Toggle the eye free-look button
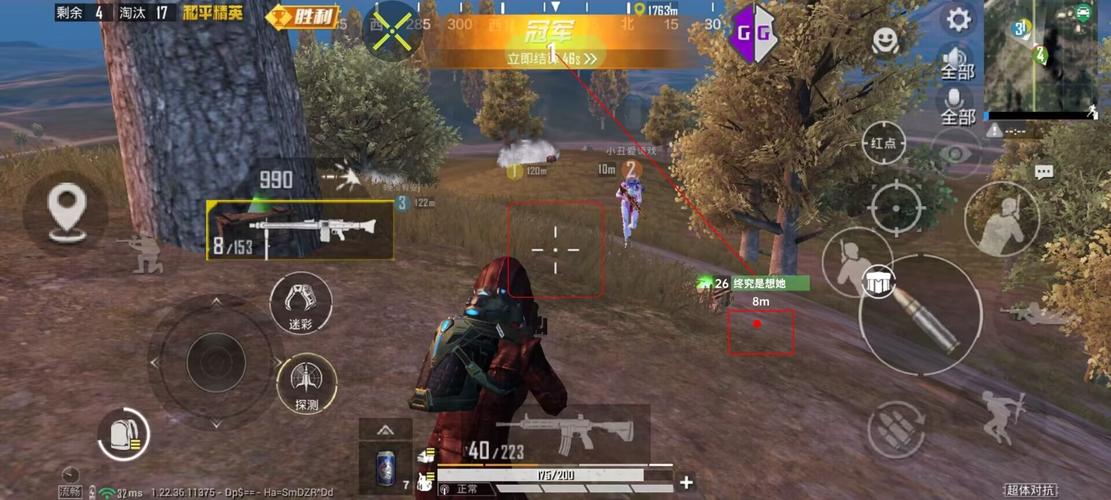Screen dimensions: 1111x500 coord(957,152)
